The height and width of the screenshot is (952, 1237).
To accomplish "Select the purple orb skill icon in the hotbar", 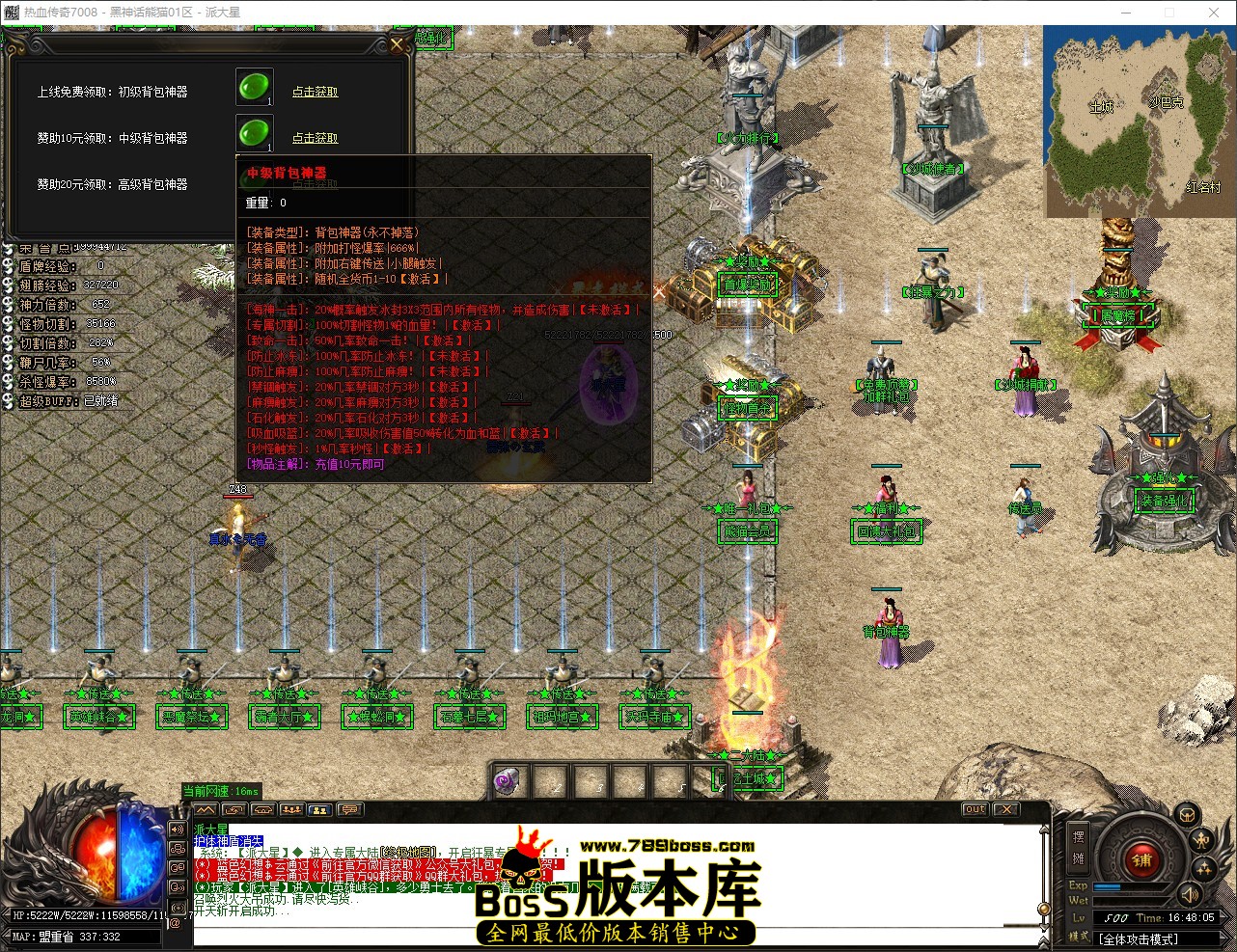I will click(509, 779).
